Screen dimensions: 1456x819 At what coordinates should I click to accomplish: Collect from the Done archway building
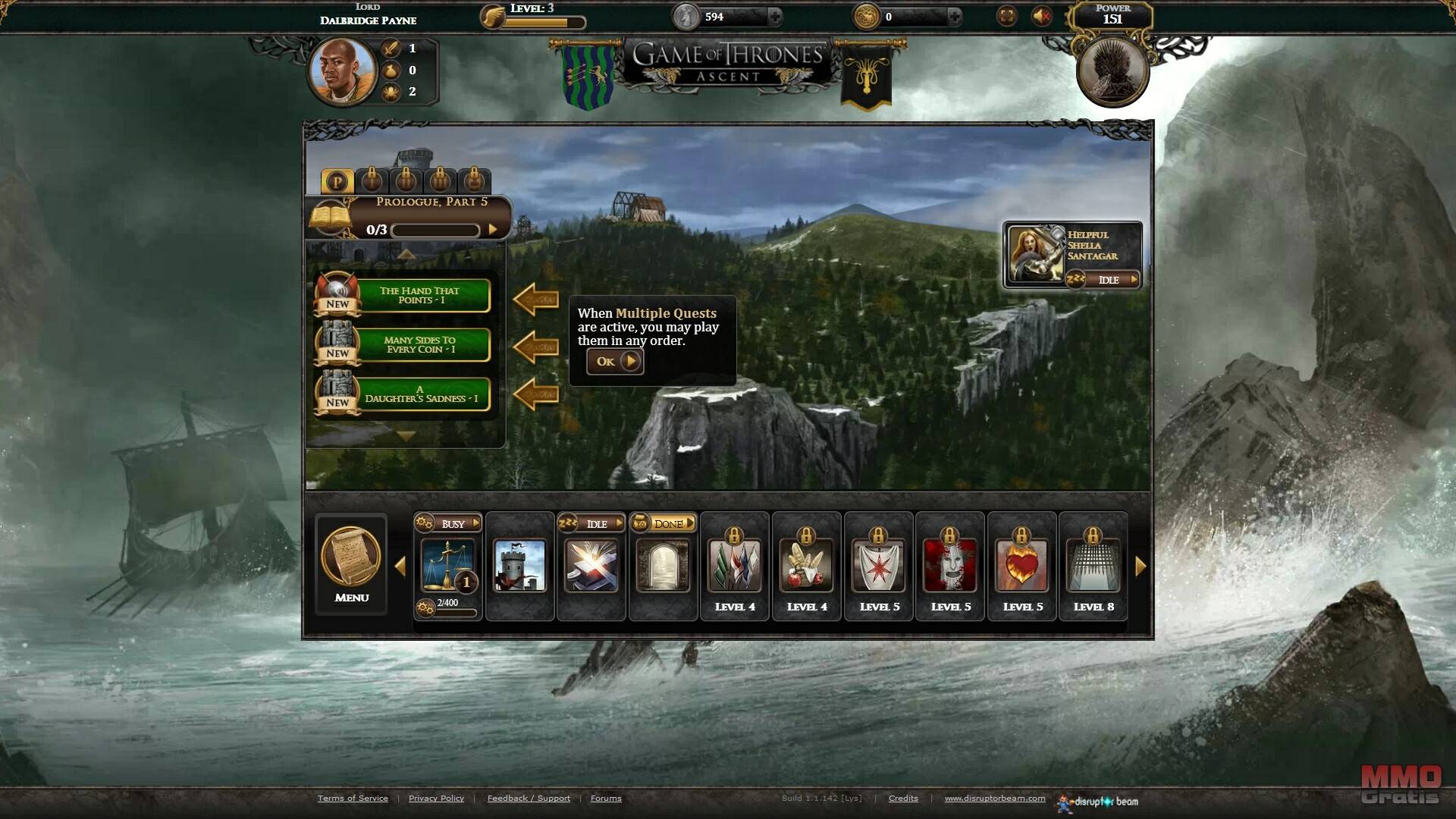[x=663, y=565]
